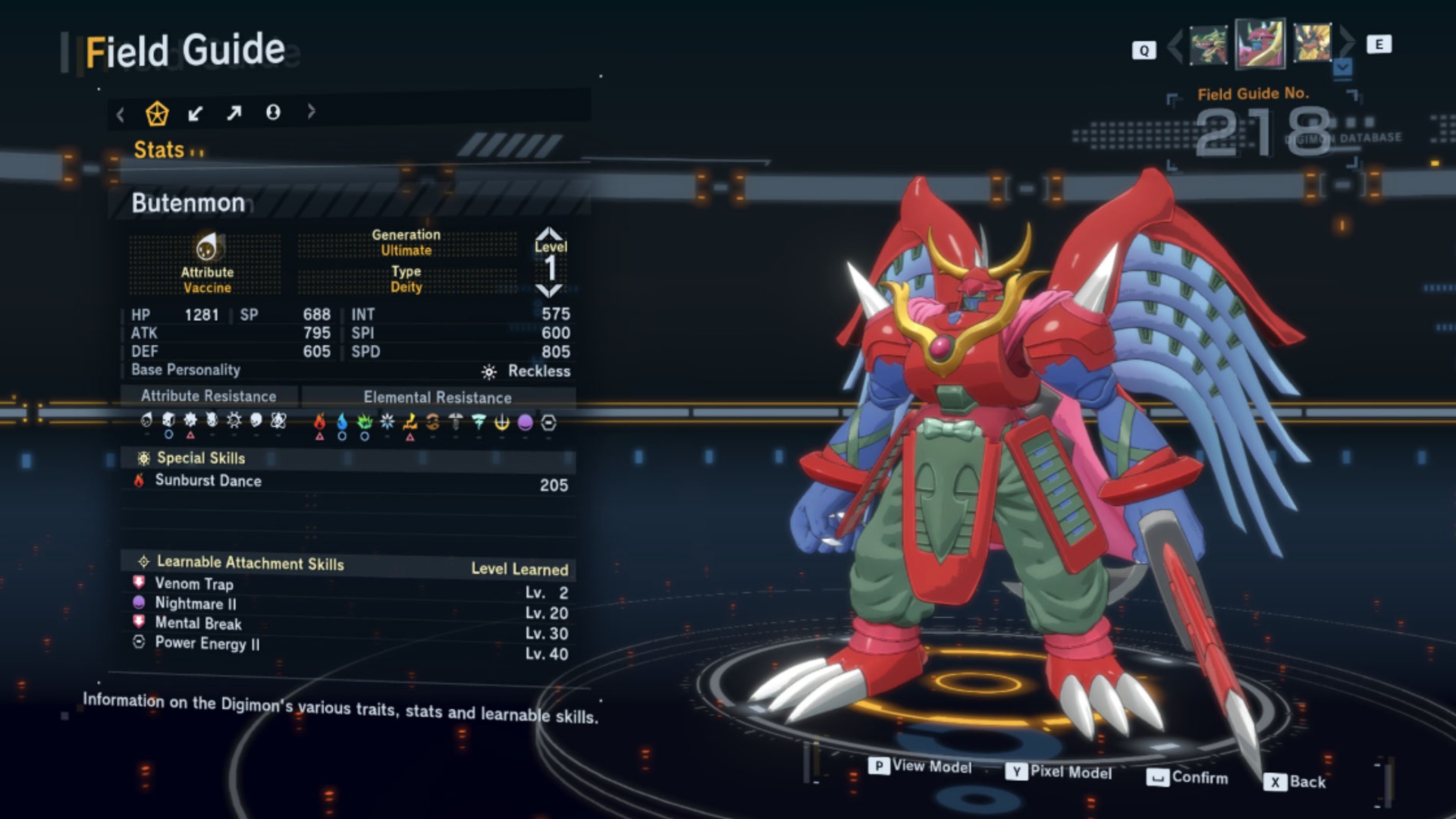Open the profile silhouette tab

(273, 113)
